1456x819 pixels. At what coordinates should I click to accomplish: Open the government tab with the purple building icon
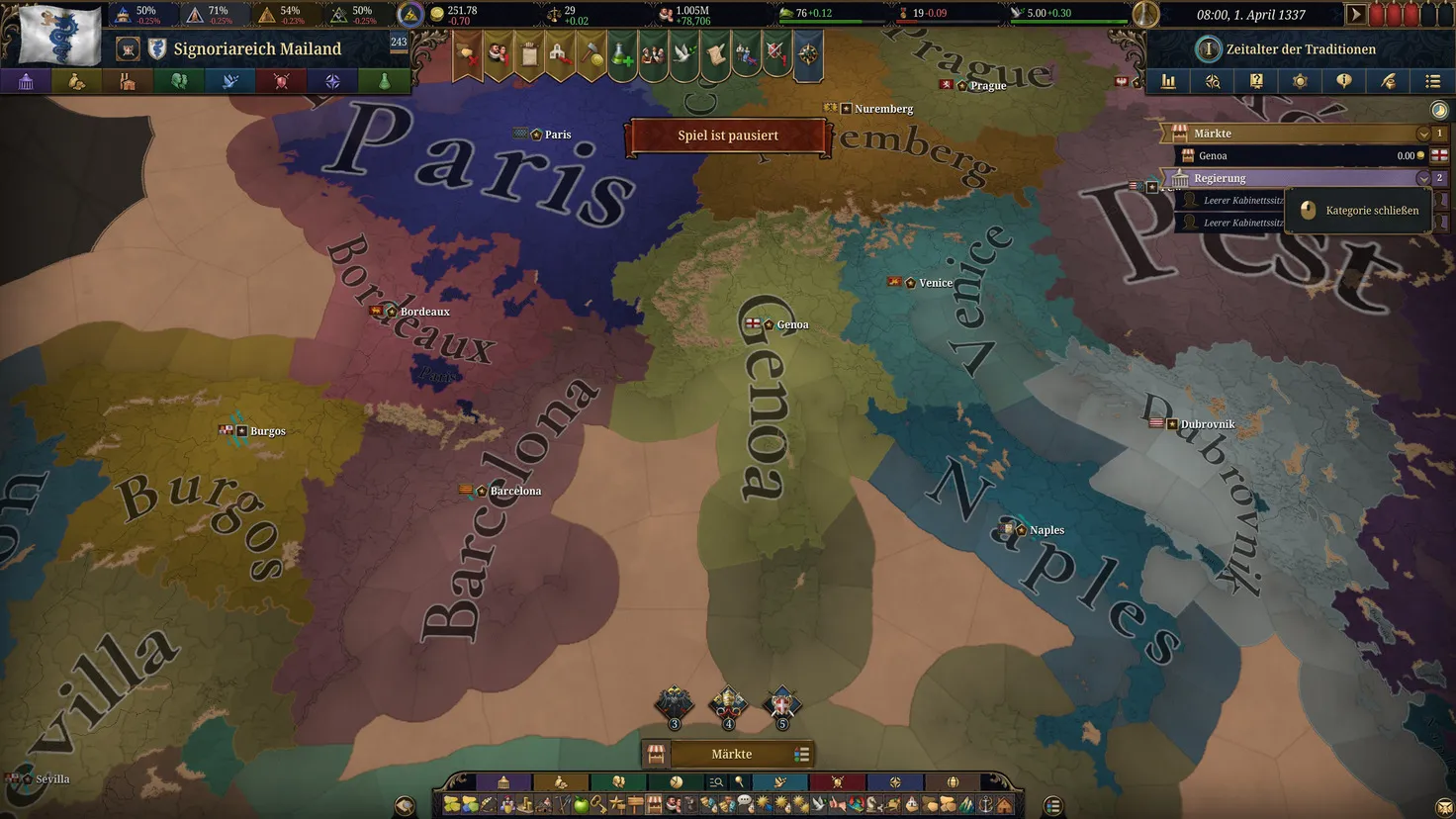[x=26, y=81]
